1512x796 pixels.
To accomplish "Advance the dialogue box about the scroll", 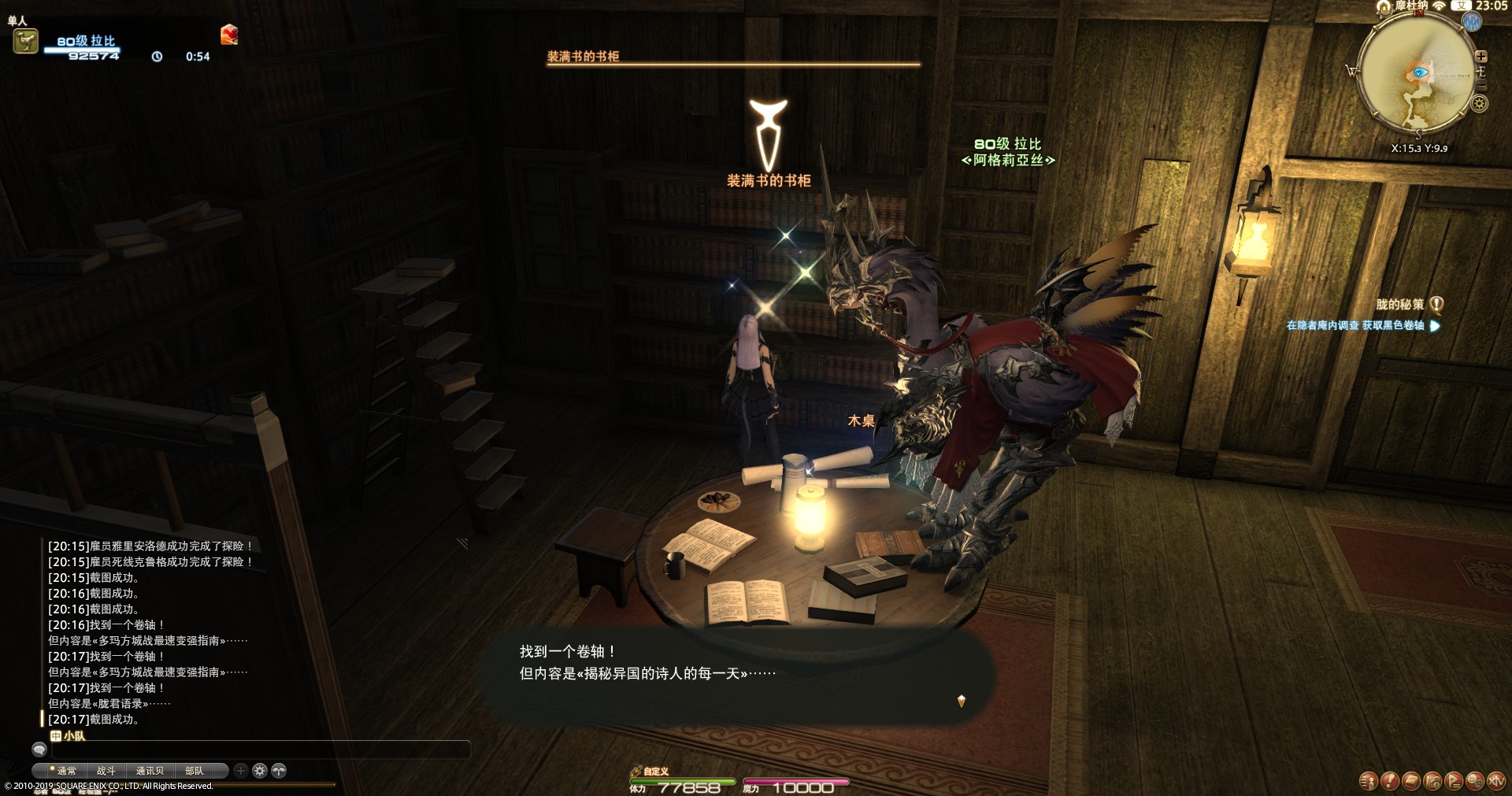I will pos(736,673).
